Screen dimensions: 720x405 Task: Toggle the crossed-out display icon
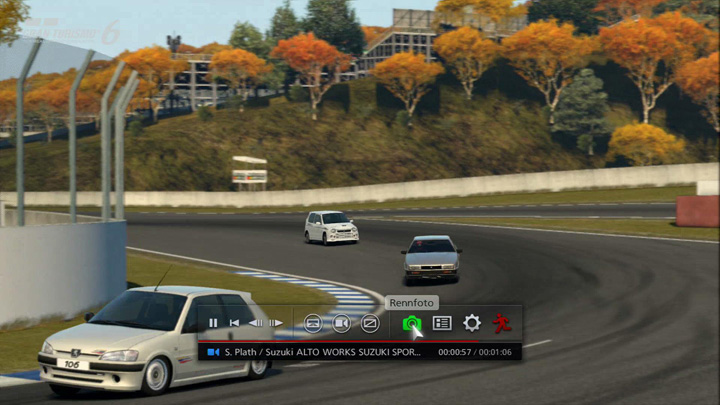click(370, 323)
